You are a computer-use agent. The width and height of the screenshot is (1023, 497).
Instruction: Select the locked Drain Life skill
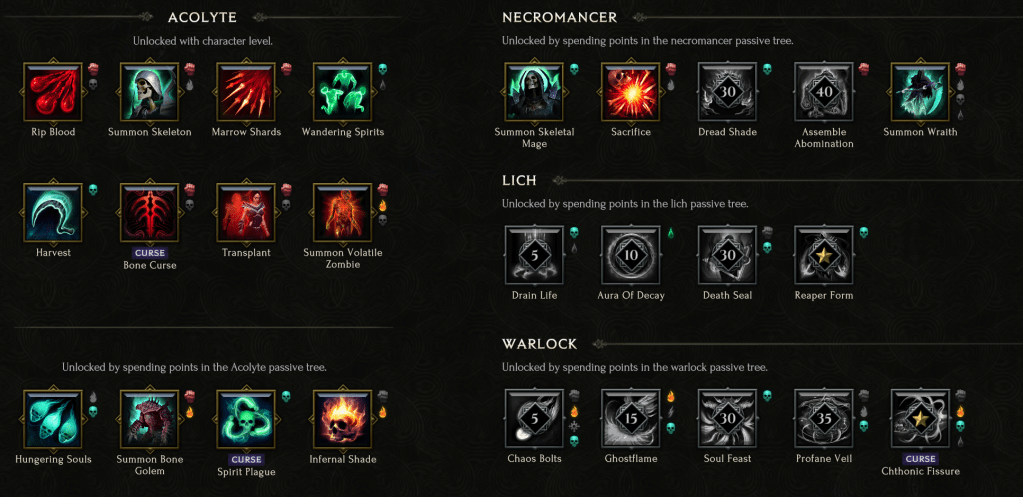(535, 256)
